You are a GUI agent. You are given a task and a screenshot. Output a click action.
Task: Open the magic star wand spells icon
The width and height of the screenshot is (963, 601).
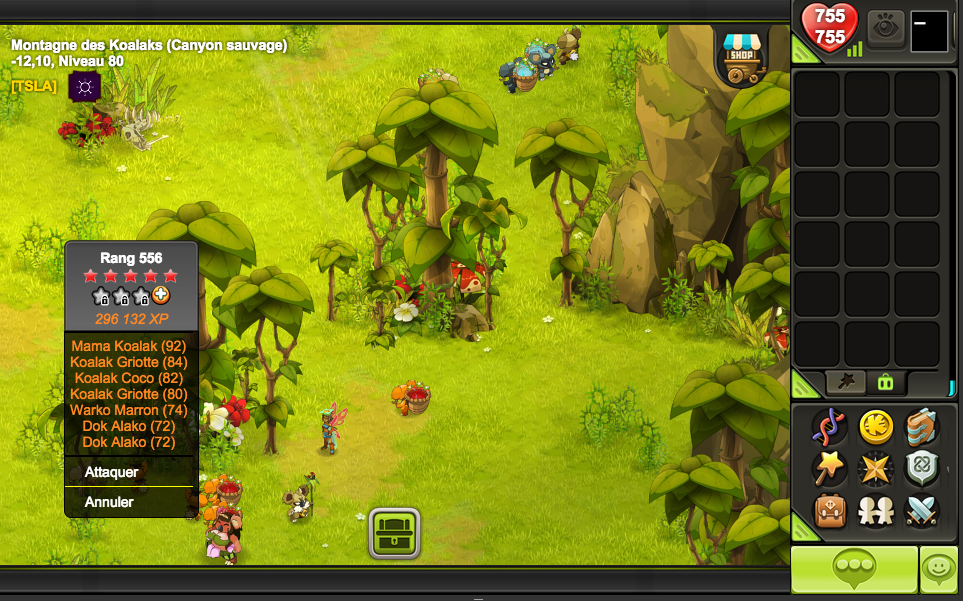coord(829,468)
